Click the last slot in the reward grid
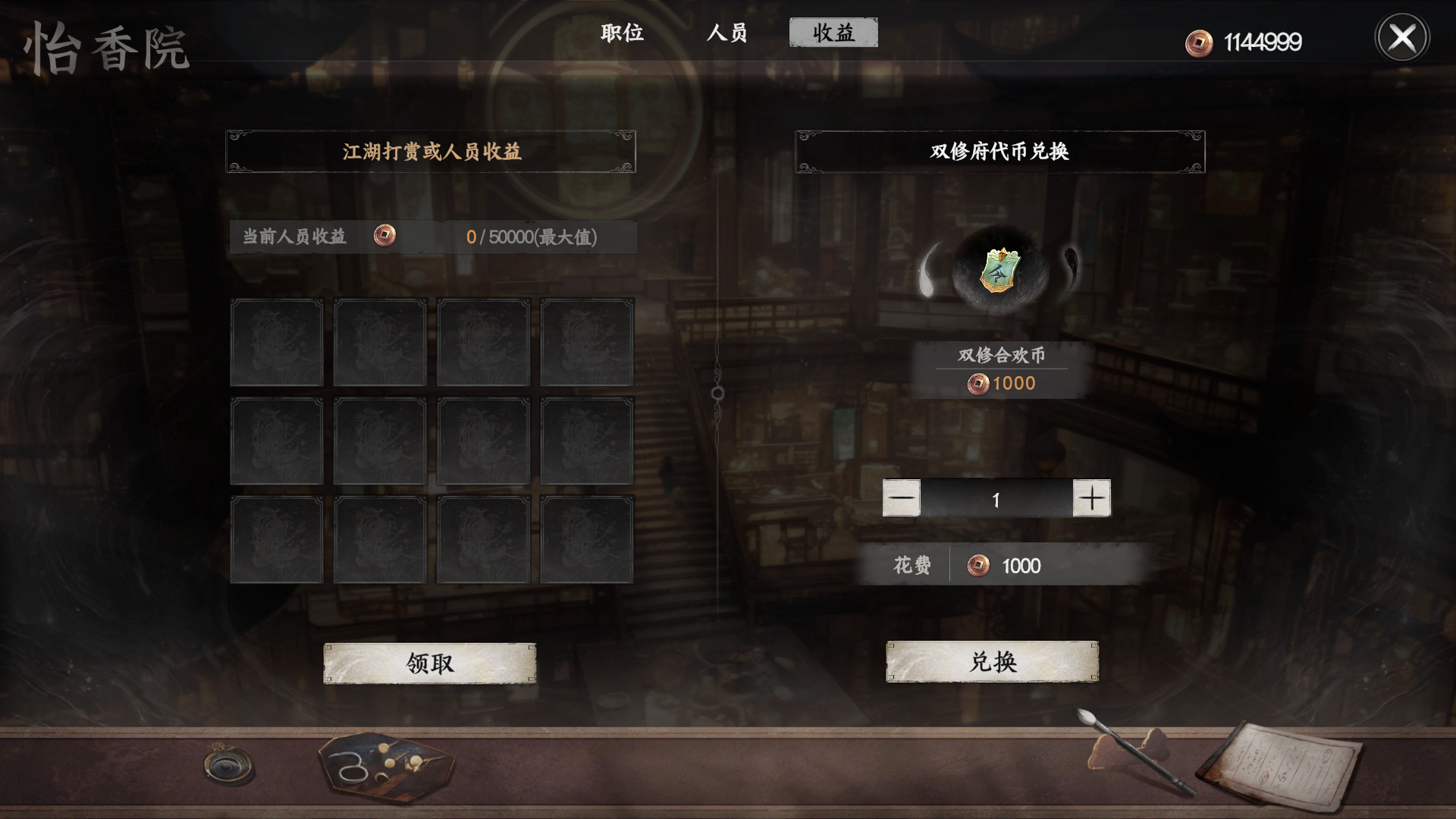This screenshot has width=1456, height=819. pyautogui.click(x=585, y=540)
